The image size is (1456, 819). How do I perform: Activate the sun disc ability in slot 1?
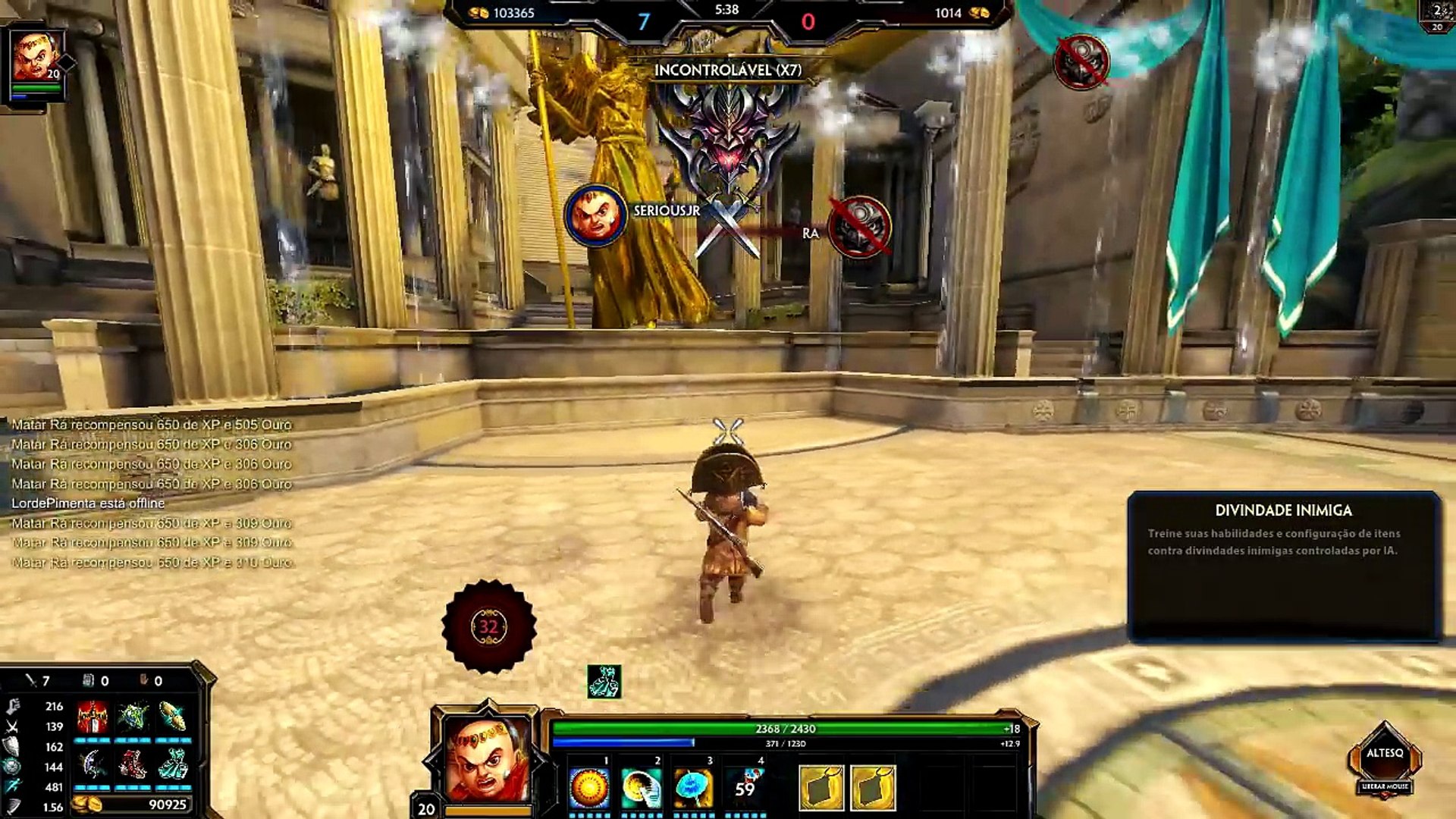point(589,789)
